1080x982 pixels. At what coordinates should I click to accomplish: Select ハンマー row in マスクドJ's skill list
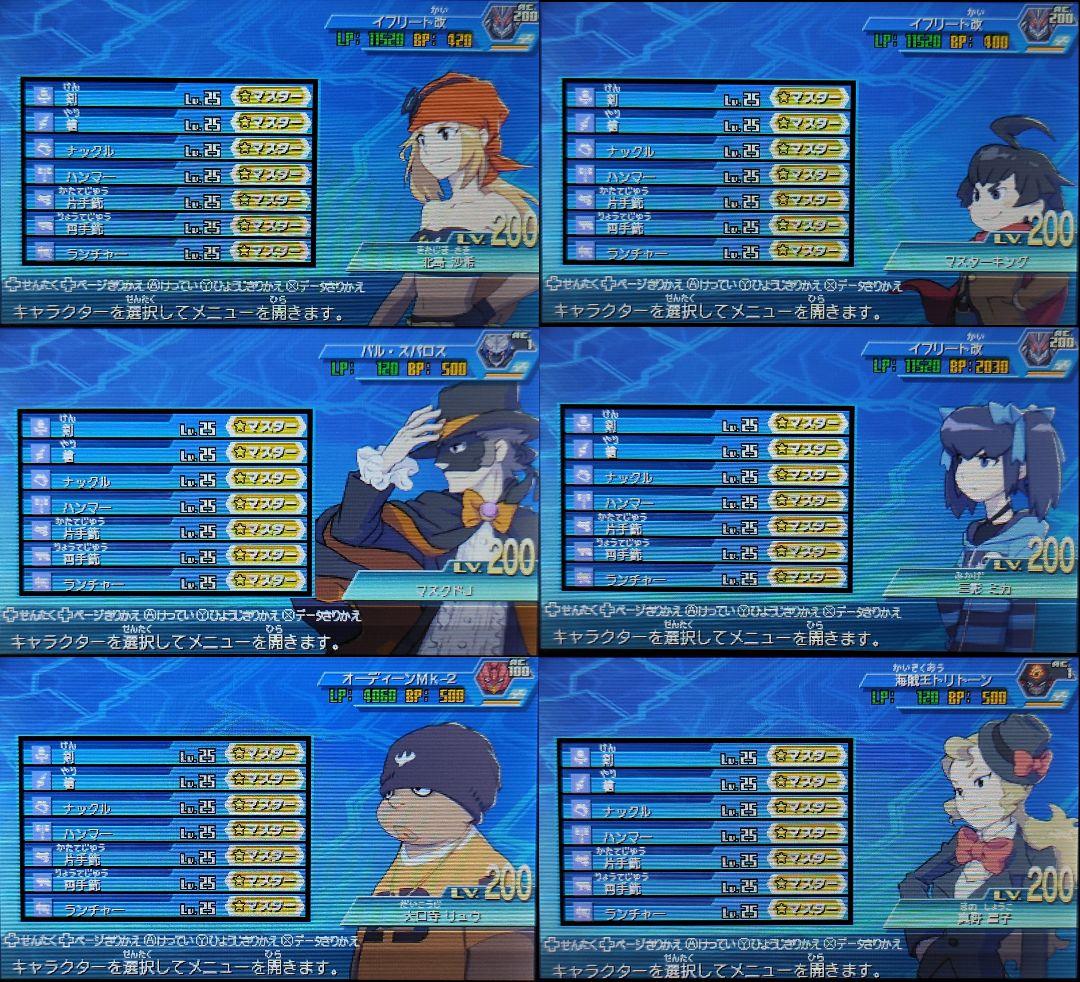click(168, 506)
